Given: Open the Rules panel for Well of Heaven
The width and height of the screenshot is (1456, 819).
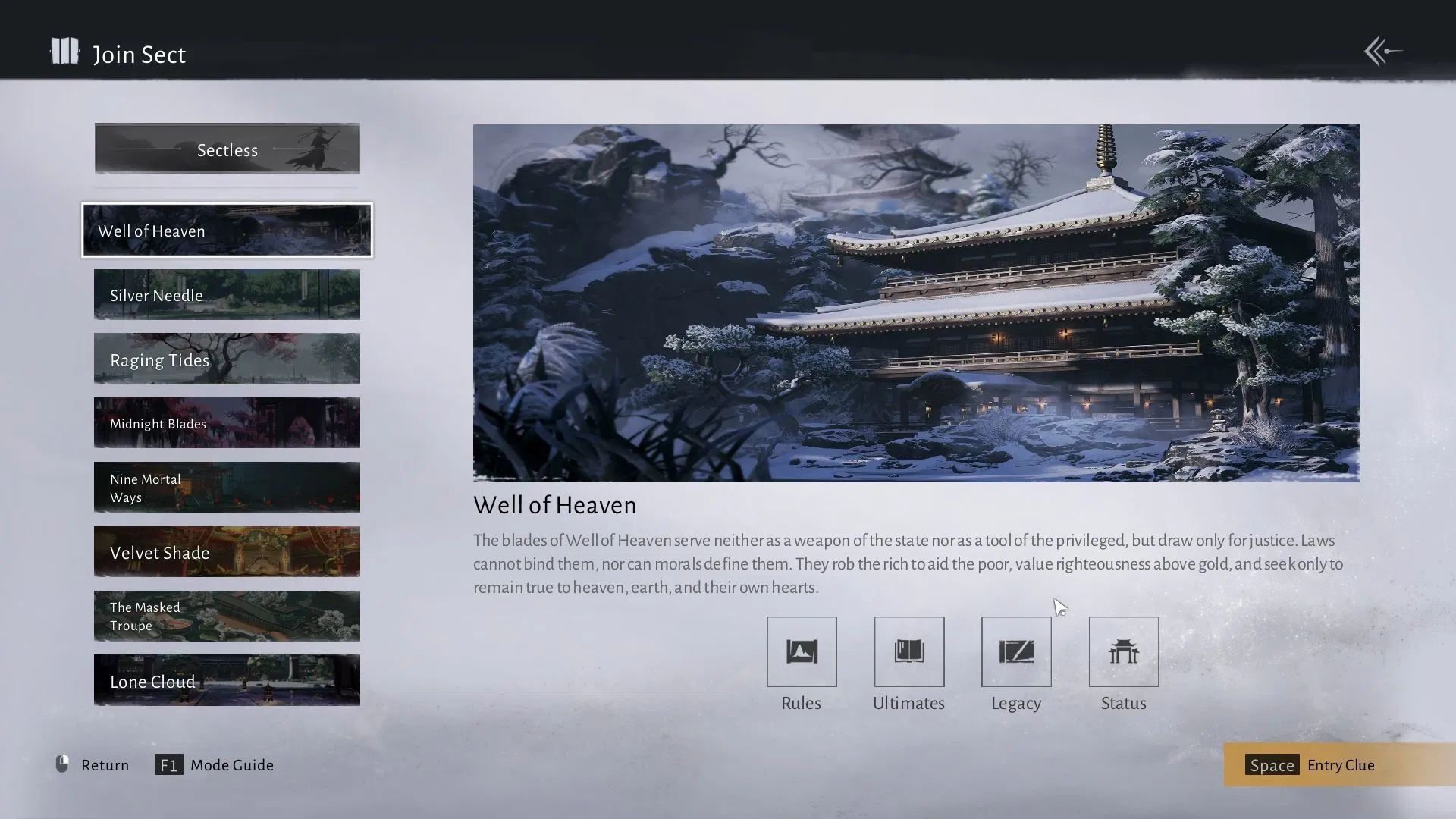Looking at the screenshot, I should [x=801, y=651].
